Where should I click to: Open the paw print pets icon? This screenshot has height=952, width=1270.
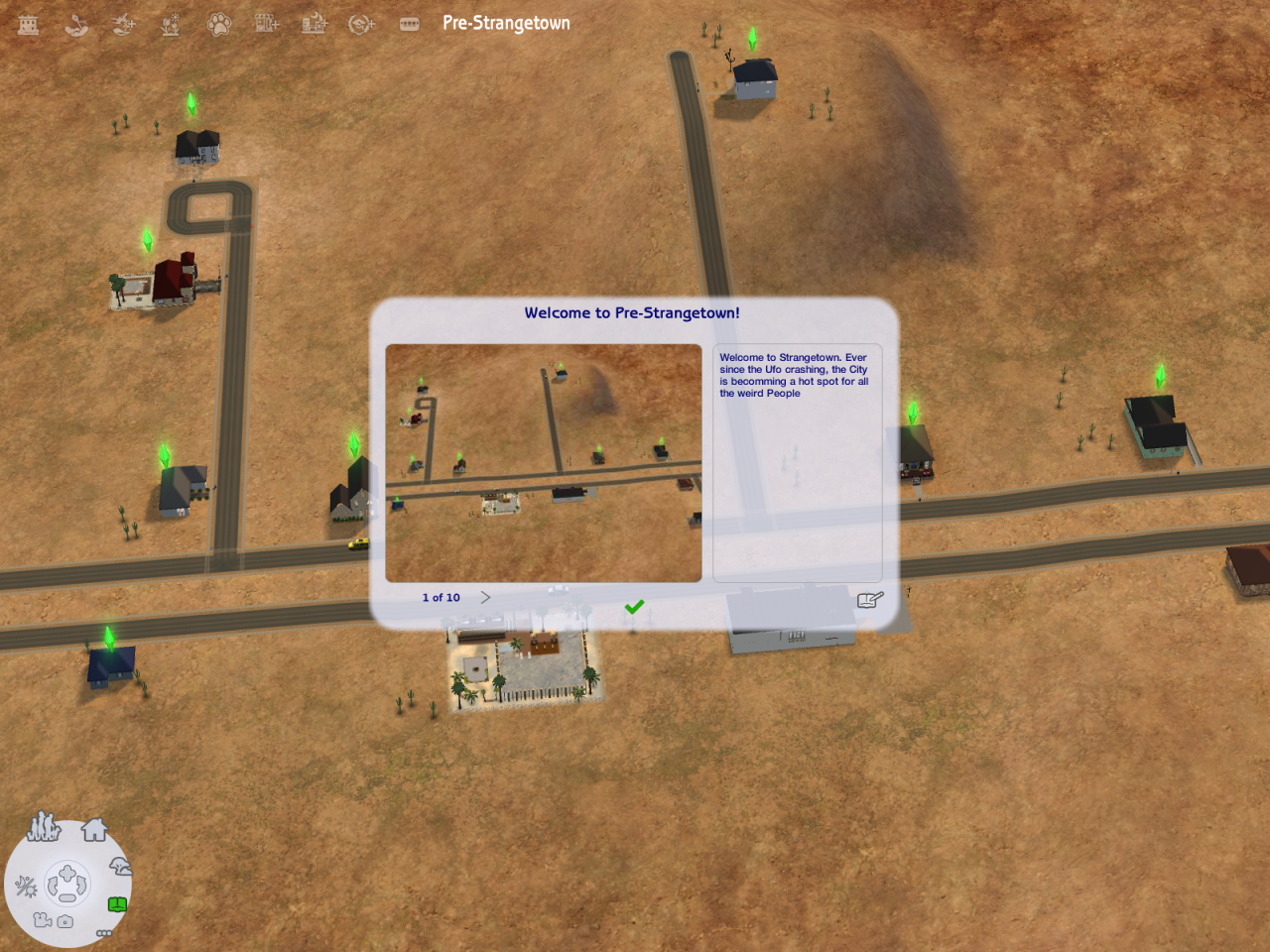click(x=218, y=24)
